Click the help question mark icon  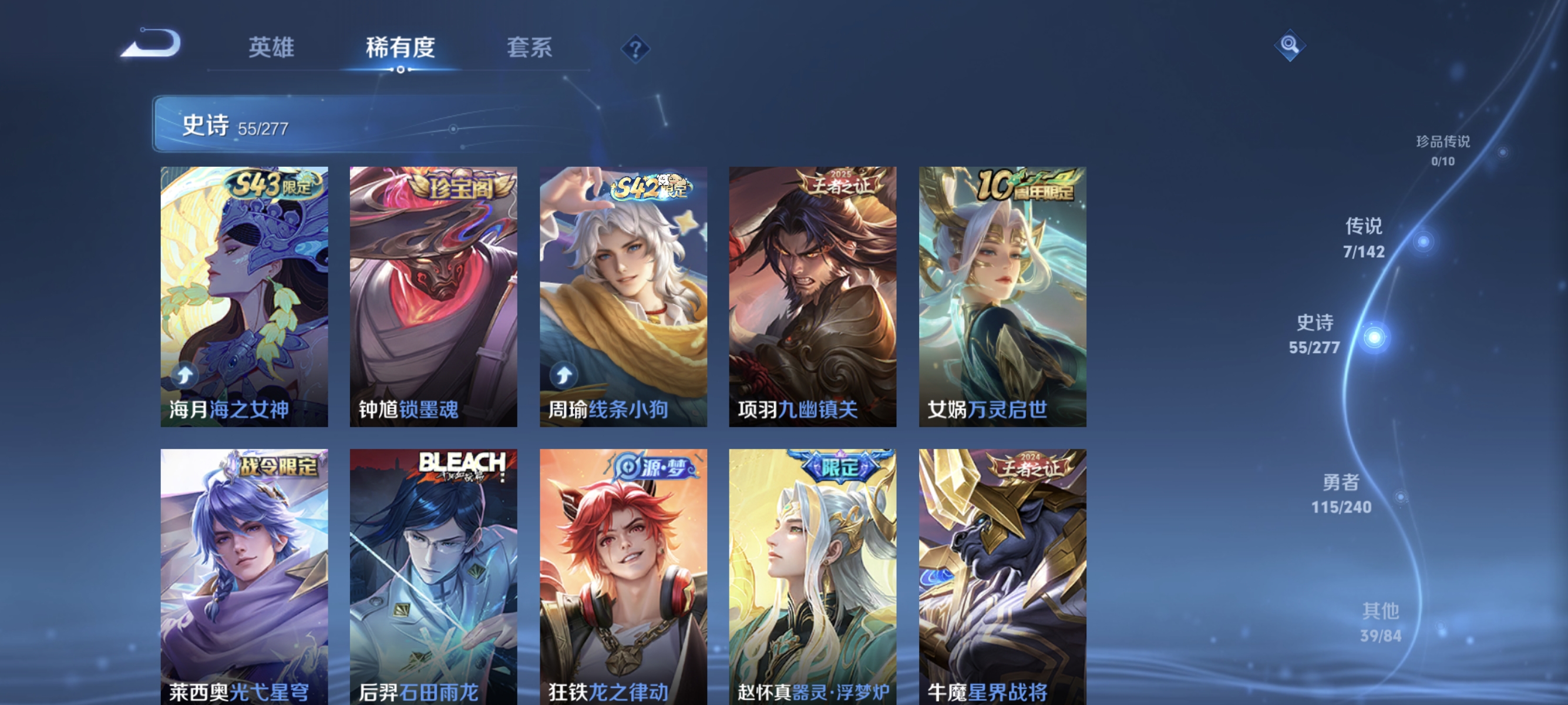636,51
